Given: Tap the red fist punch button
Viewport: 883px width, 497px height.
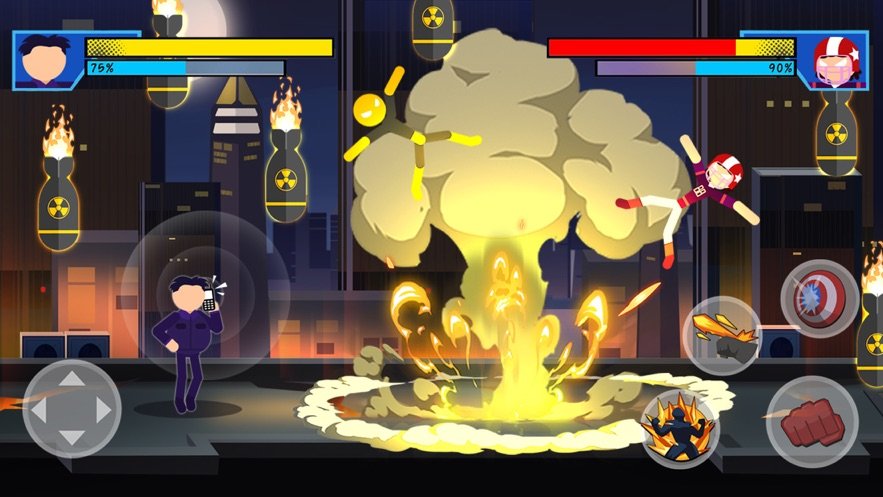Looking at the screenshot, I should 812,422.
